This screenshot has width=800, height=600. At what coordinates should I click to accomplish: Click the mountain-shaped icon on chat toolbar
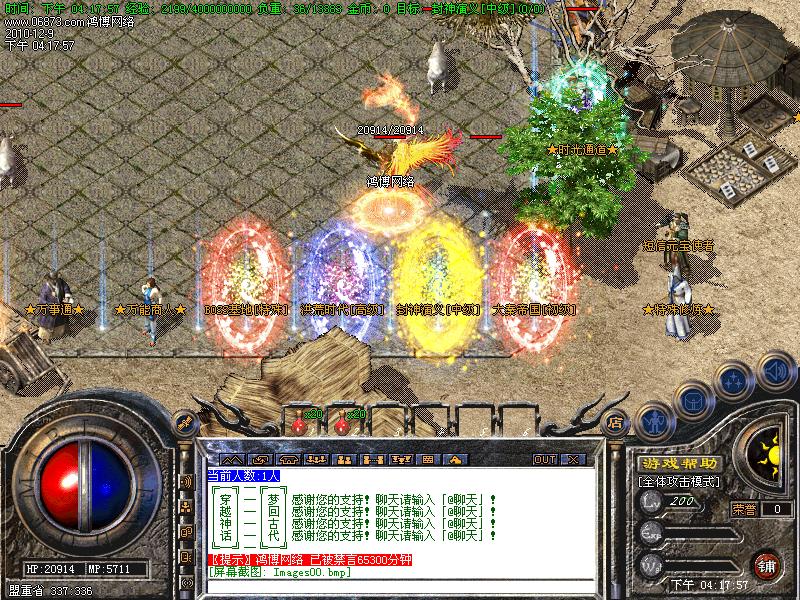230,459
